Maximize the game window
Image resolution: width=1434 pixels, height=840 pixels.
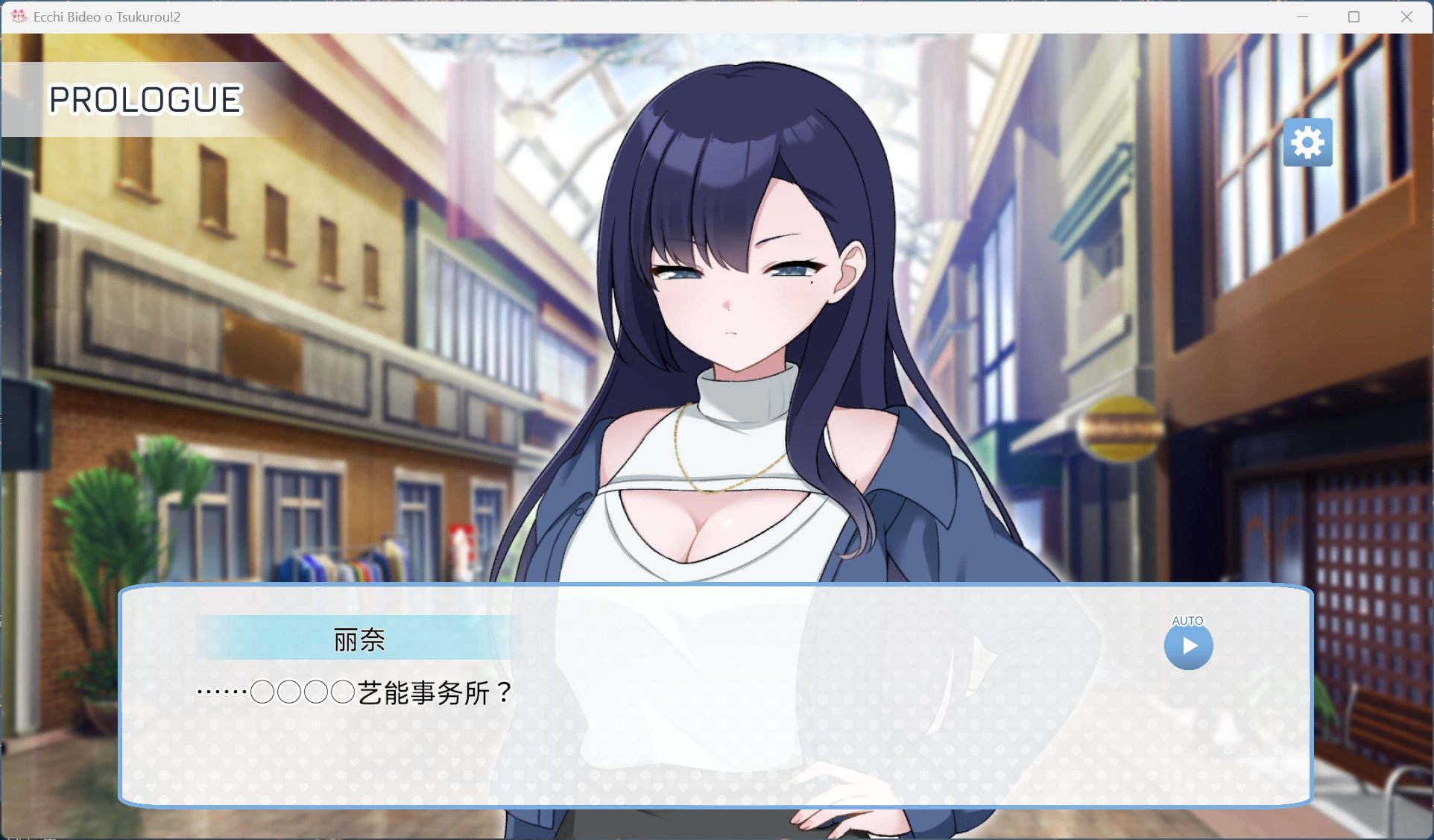(x=1354, y=16)
